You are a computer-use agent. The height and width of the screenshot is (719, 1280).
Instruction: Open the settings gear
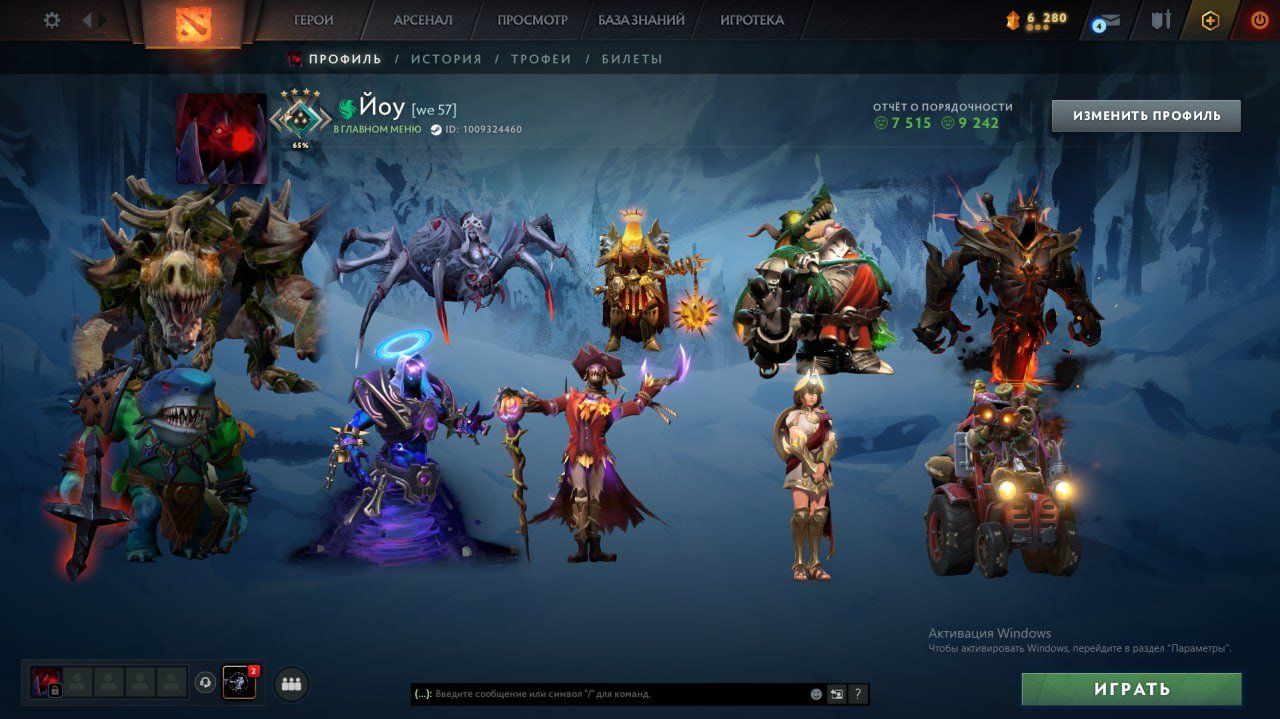coord(52,20)
